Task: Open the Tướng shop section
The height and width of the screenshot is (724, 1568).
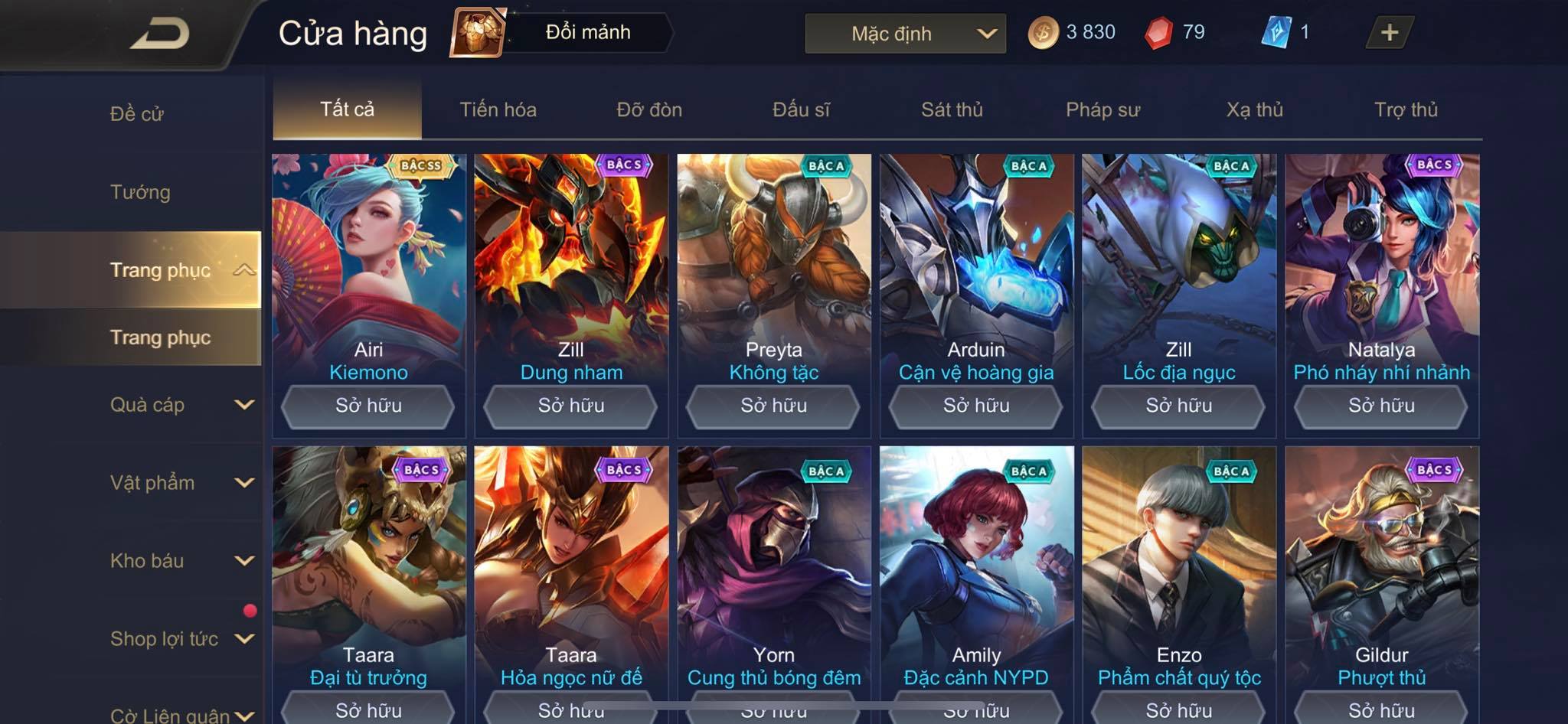Action: pos(140,192)
